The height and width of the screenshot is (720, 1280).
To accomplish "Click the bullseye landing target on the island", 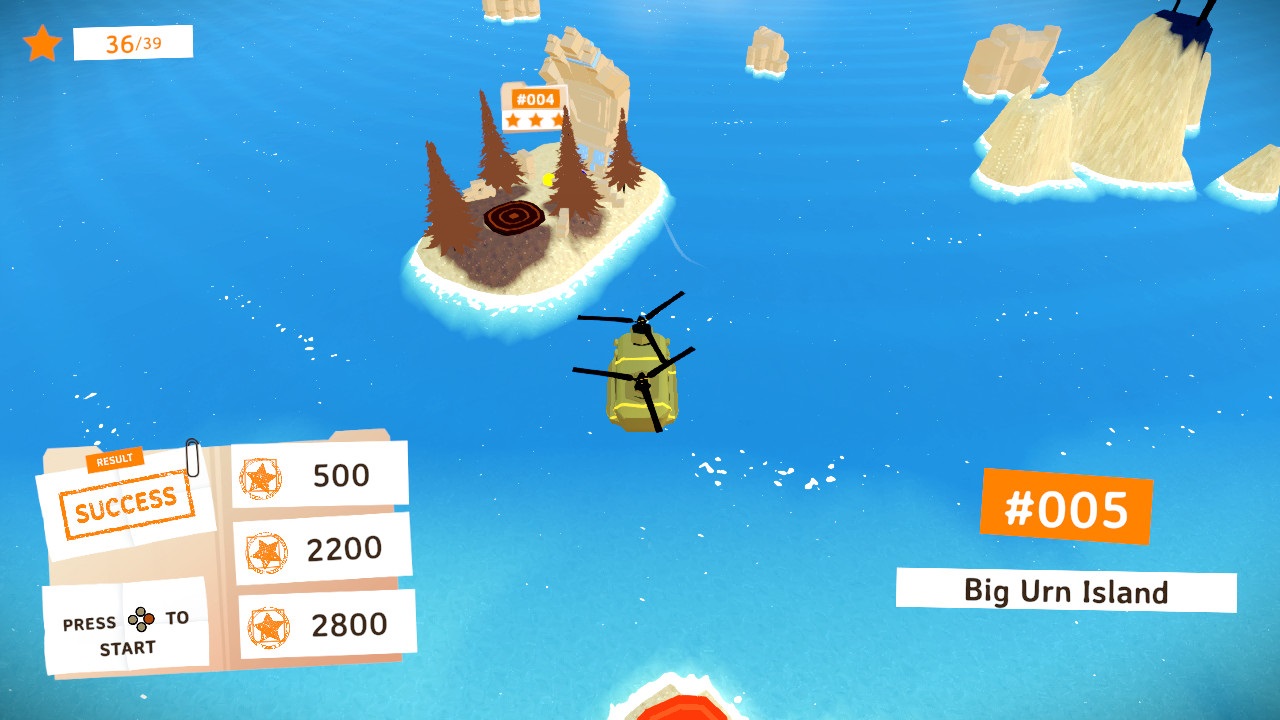I will (x=515, y=215).
